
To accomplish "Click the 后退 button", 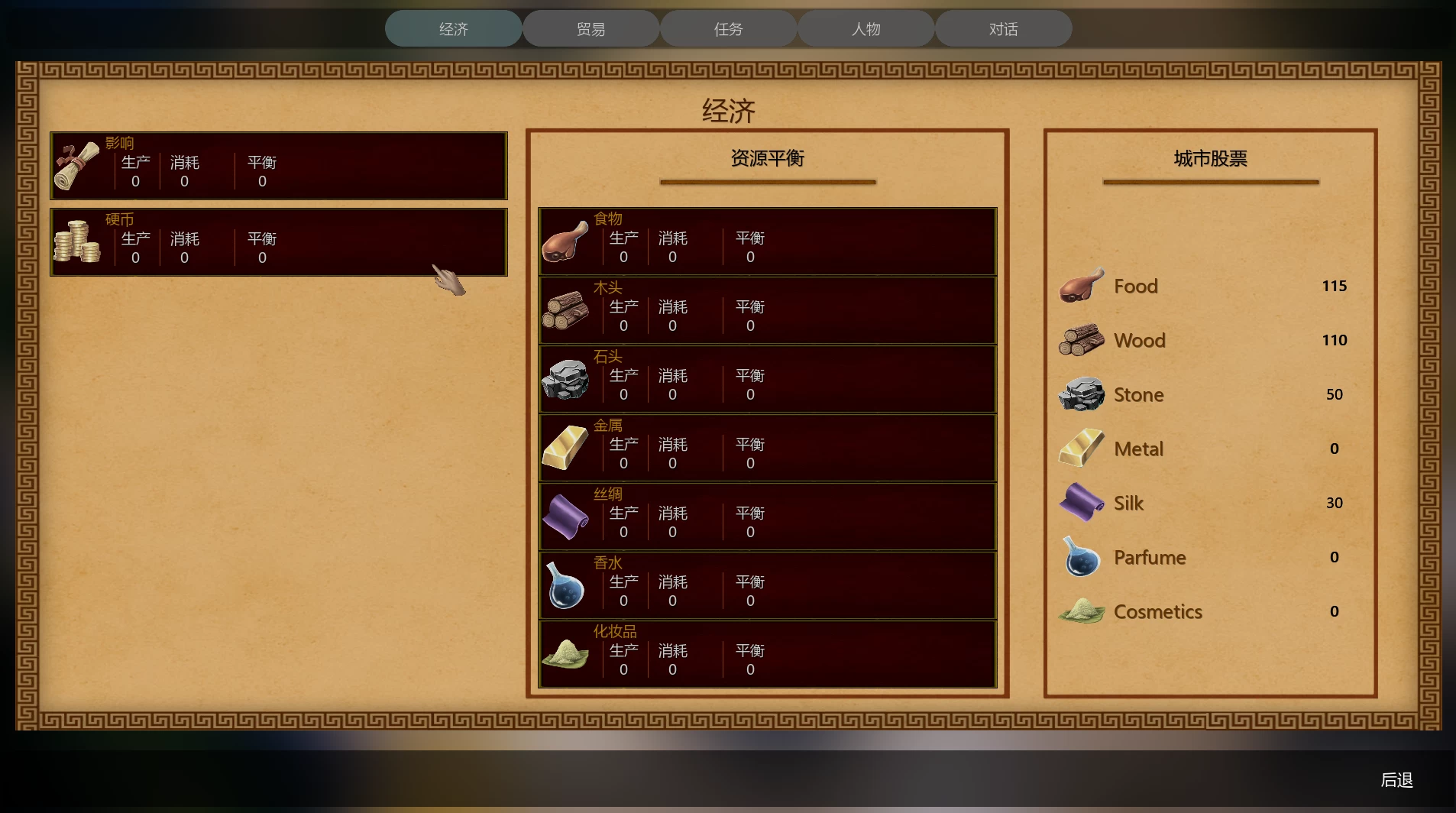I will tap(1396, 780).
